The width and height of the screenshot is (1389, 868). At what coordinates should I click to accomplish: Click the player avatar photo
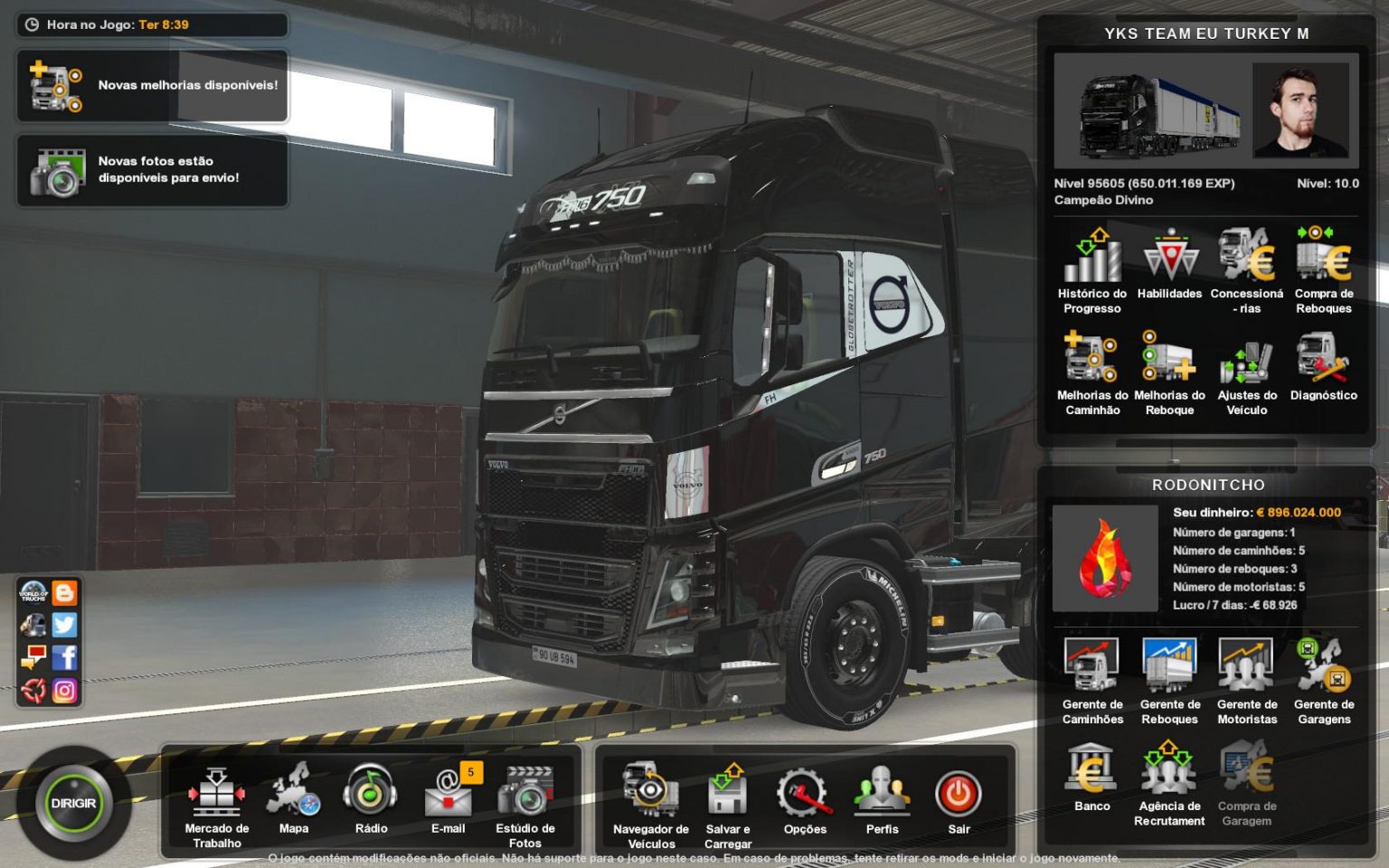[1302, 111]
